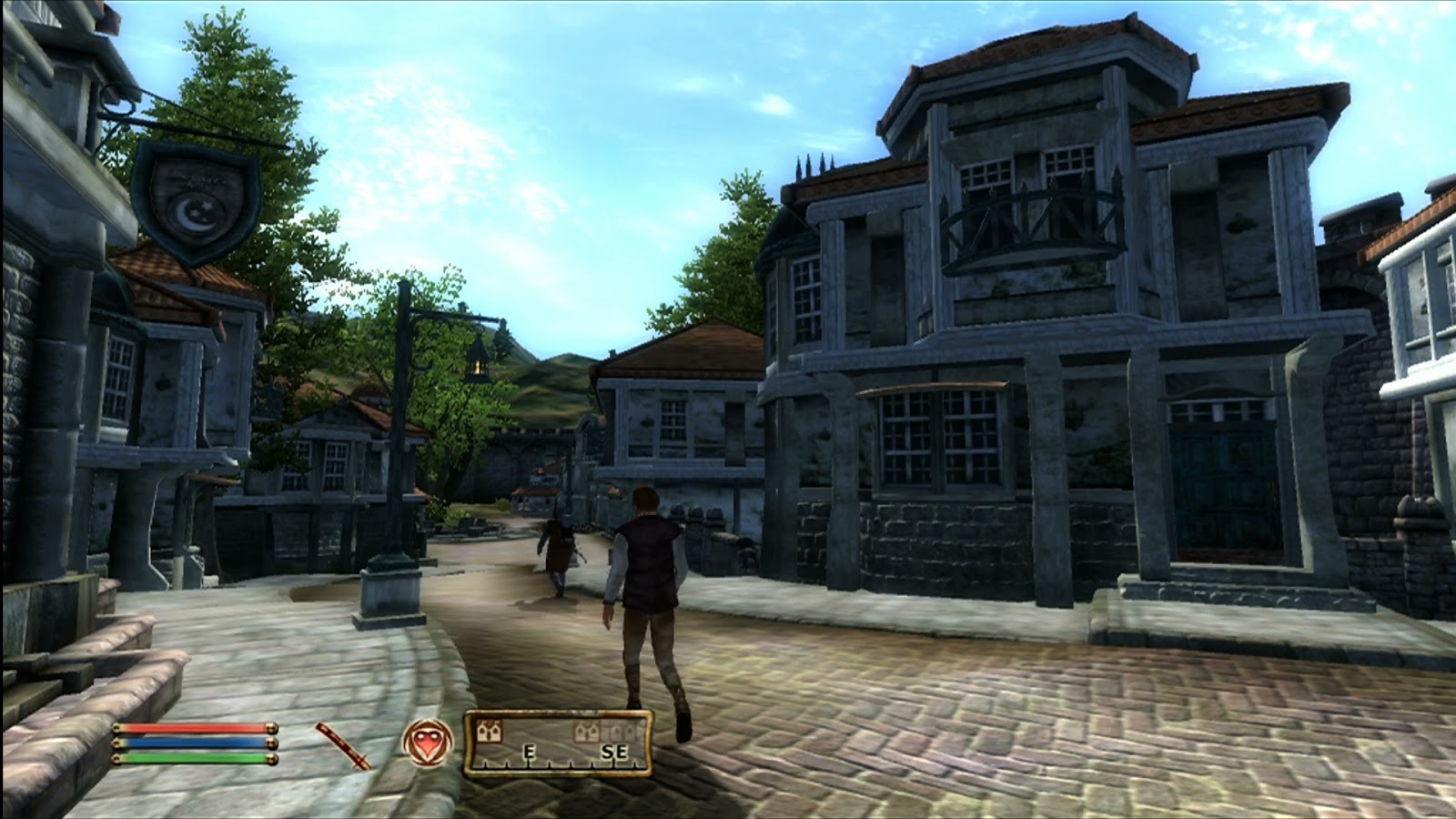Click the blue magicka bar
Image resolution: width=1456 pixels, height=819 pixels.
point(191,742)
